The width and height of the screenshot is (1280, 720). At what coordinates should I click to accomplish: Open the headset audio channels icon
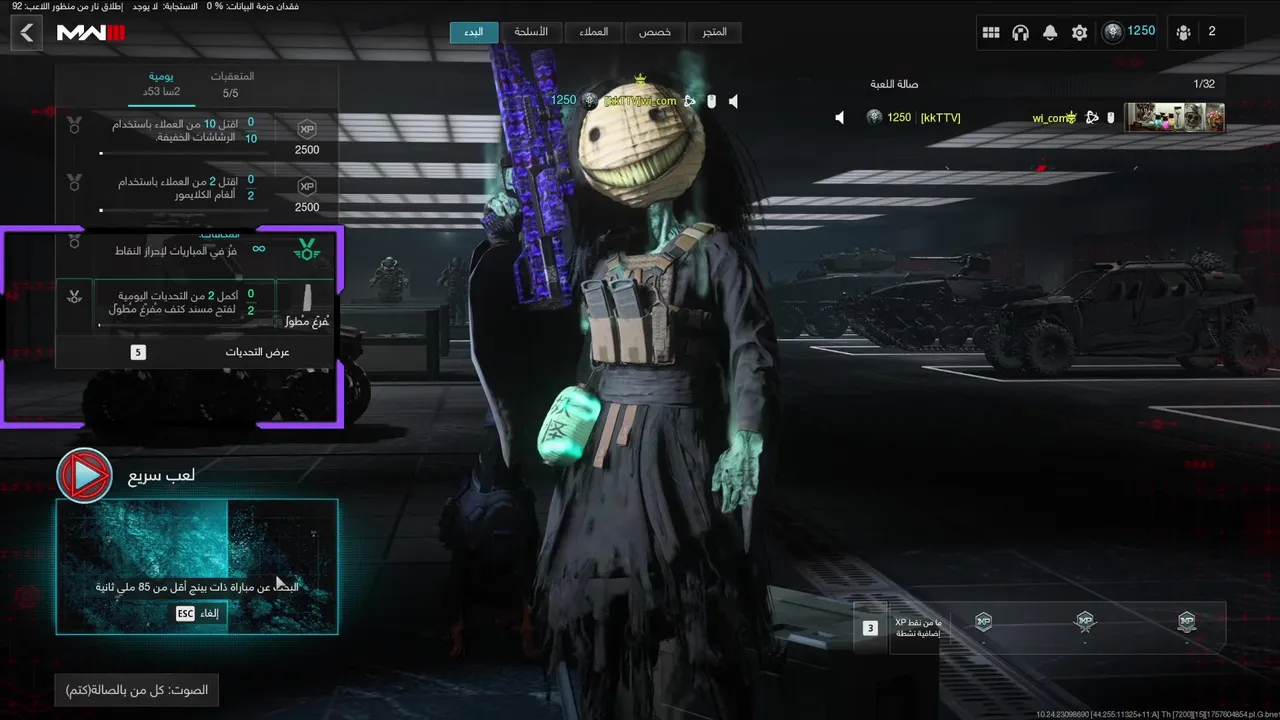tap(1020, 33)
